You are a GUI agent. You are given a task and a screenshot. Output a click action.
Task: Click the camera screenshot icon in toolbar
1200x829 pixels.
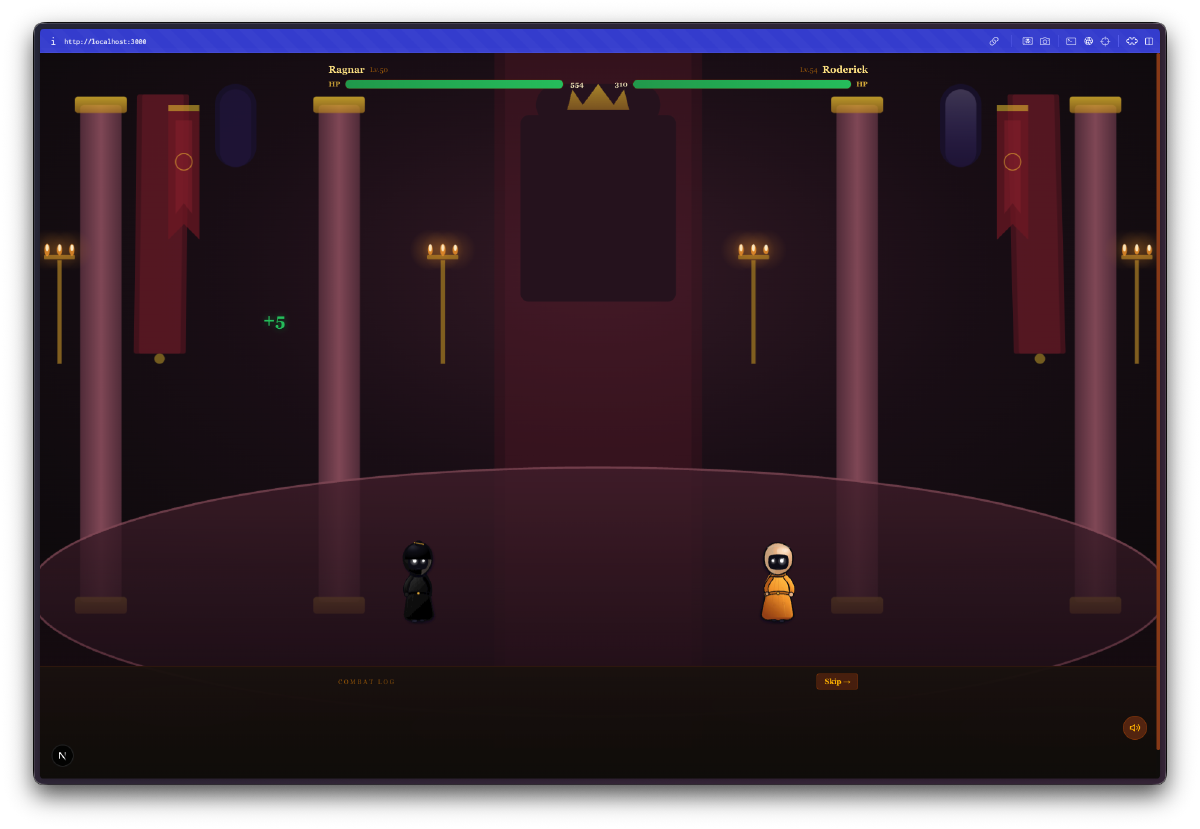(1045, 41)
